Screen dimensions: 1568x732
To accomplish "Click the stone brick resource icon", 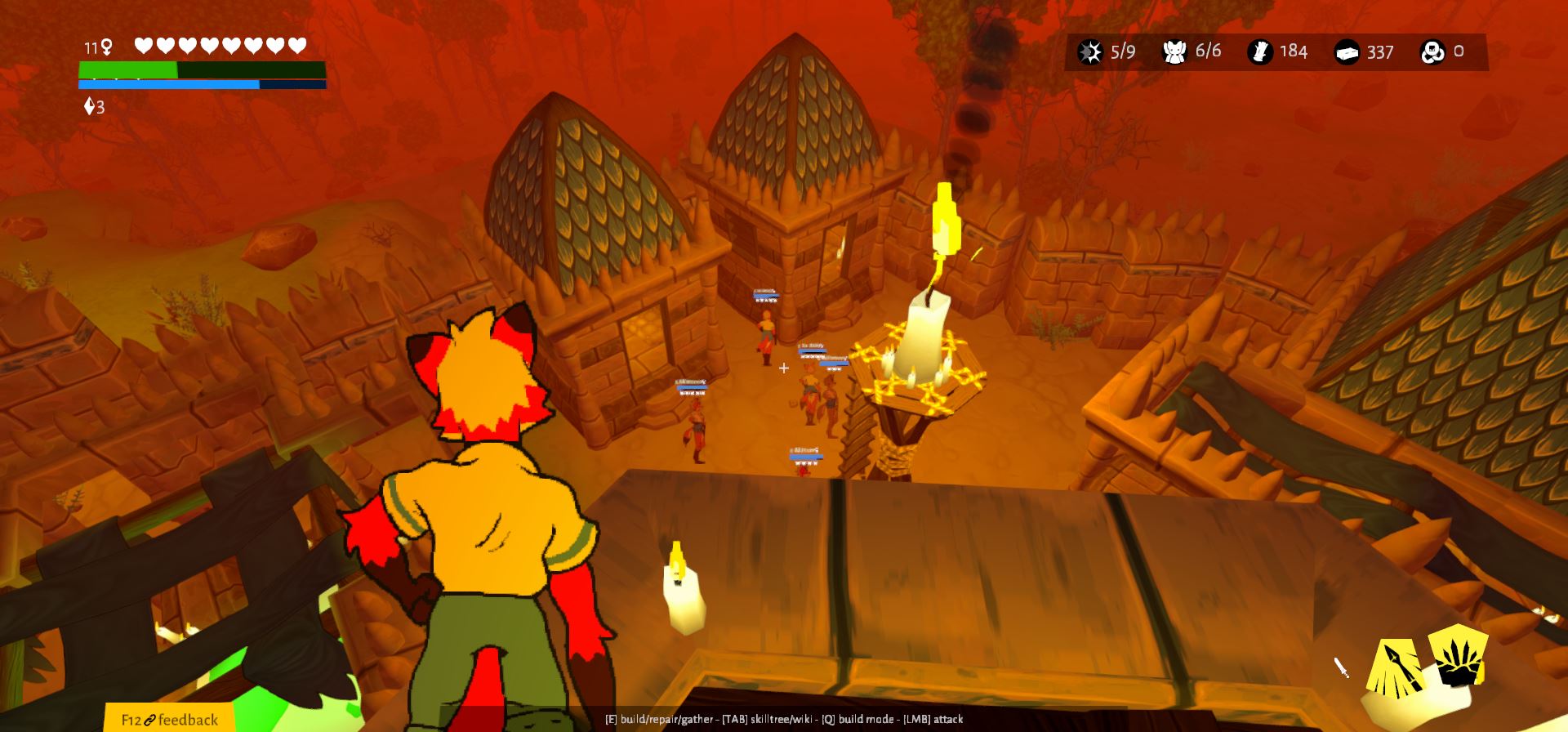I will pos(1347,53).
